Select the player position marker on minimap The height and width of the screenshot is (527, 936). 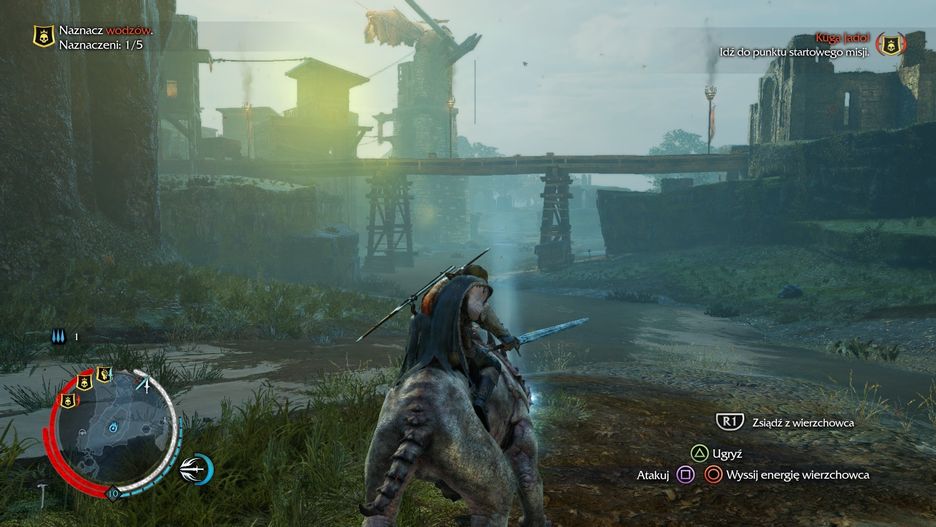(x=114, y=428)
